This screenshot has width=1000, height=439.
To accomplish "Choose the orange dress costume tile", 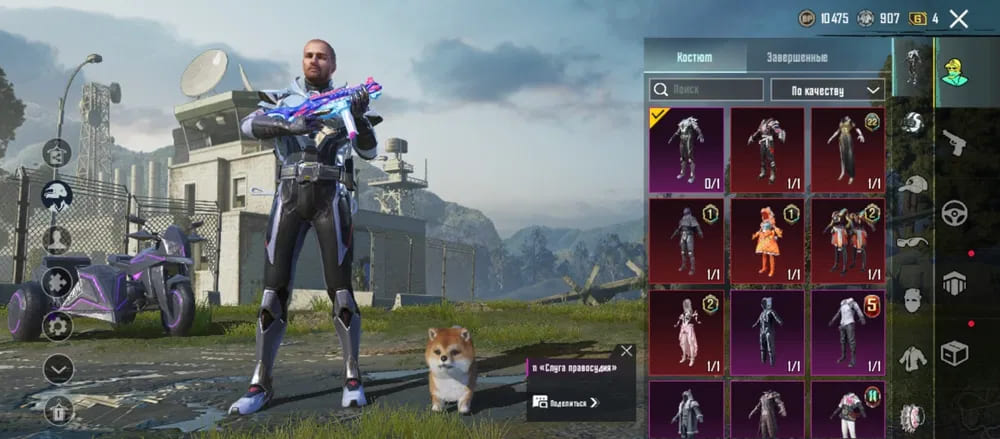I will [x=767, y=239].
